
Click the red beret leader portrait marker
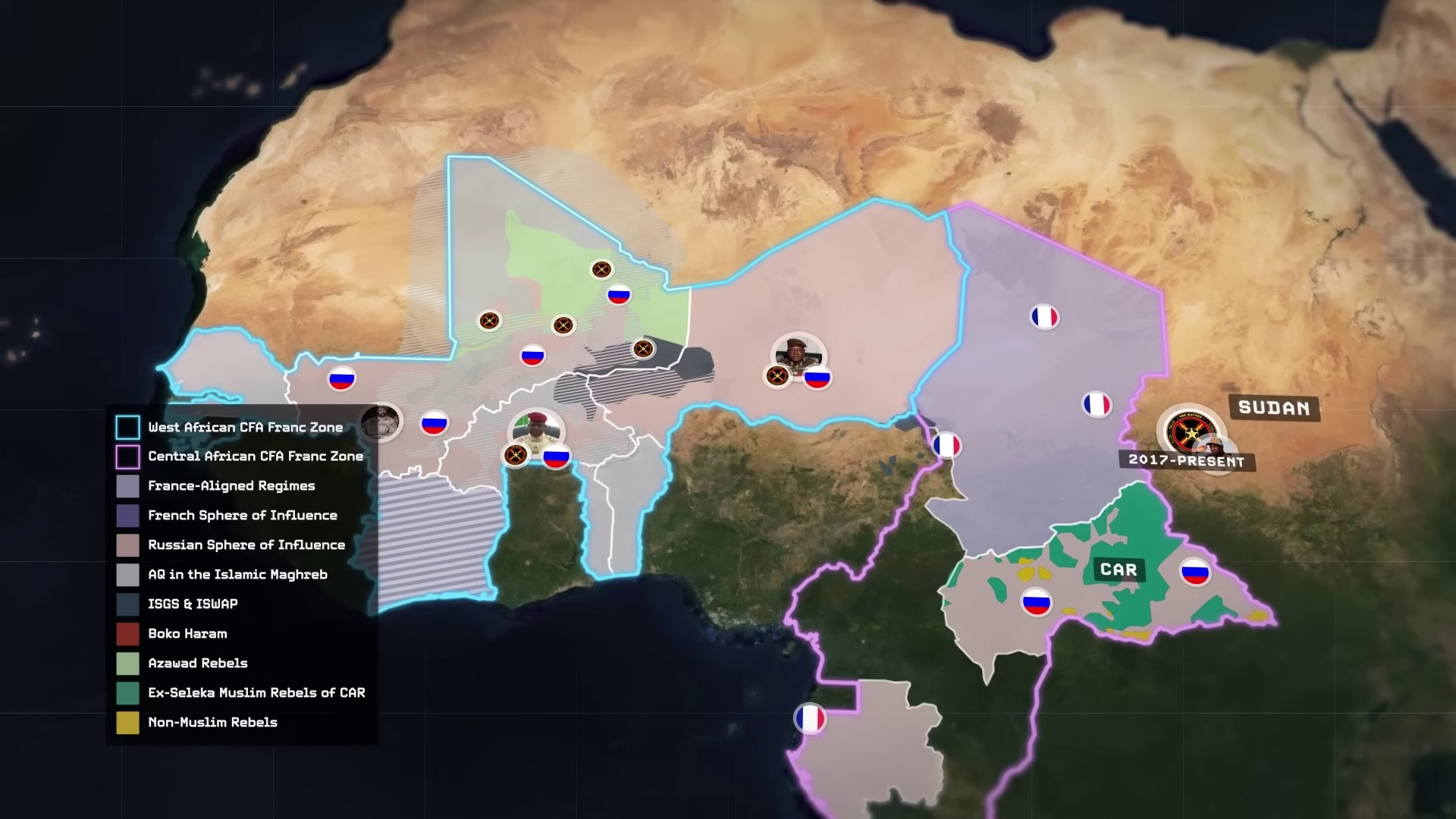537,430
